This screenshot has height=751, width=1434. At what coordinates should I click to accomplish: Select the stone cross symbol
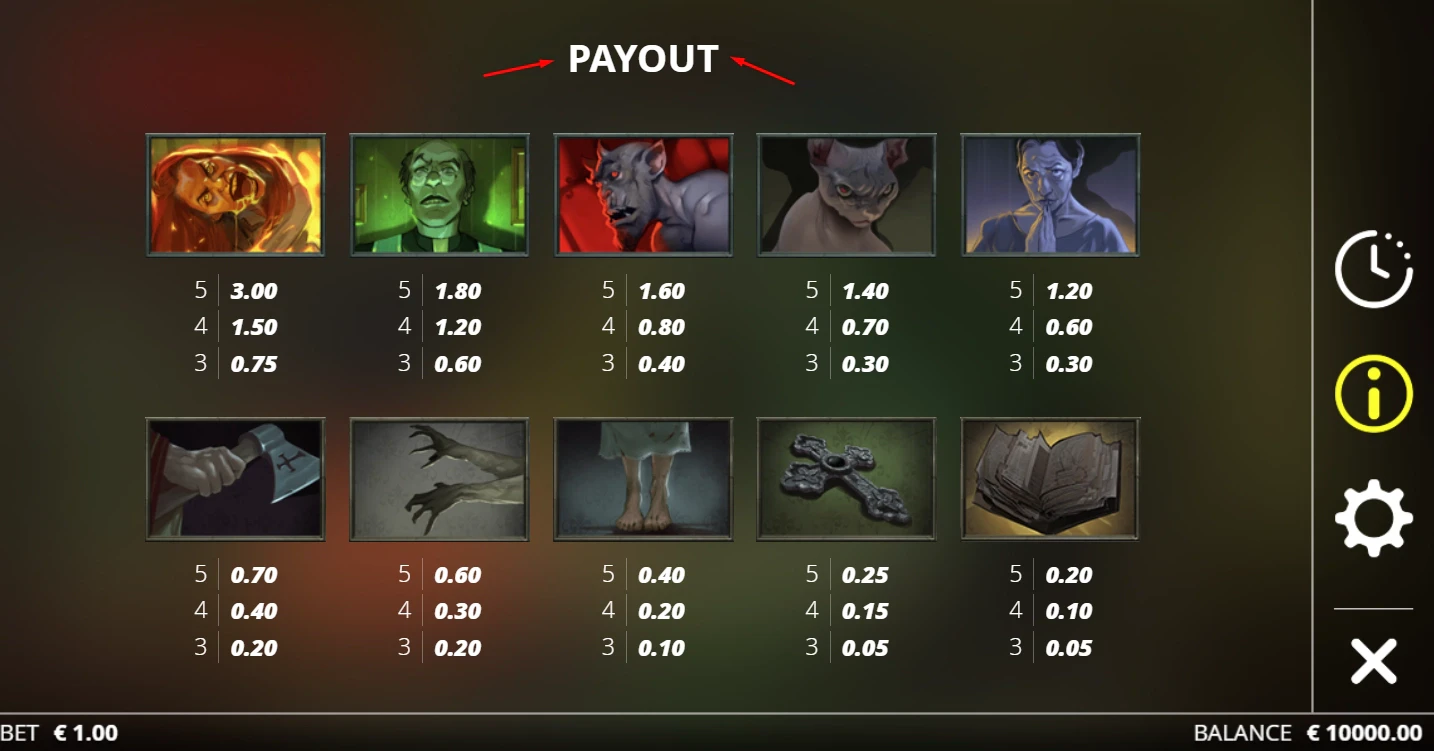[x=847, y=478]
